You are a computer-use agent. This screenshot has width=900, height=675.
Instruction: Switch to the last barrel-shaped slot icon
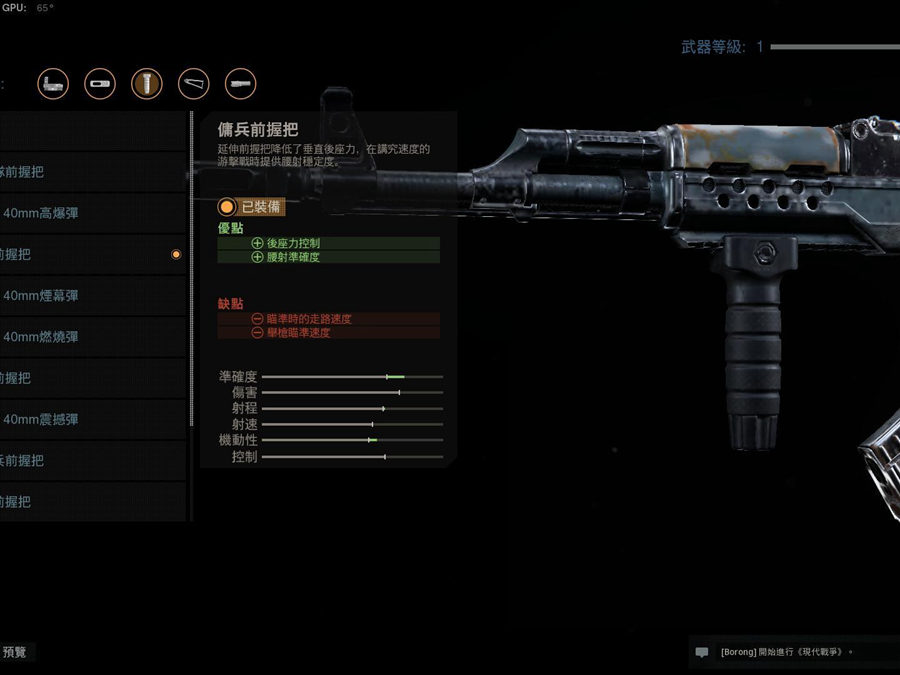coord(241,83)
